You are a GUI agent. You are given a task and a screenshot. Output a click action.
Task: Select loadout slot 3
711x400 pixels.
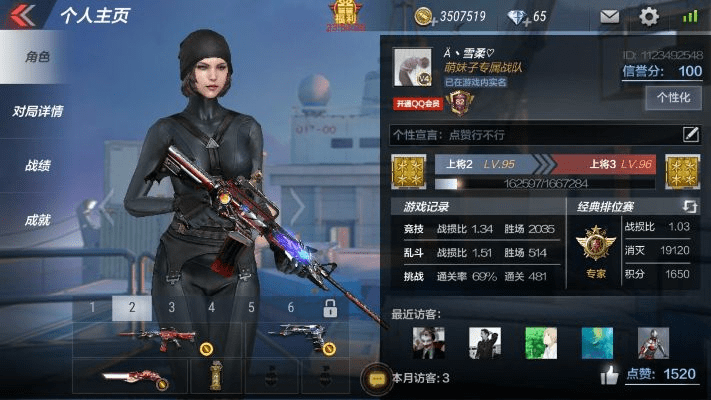[x=171, y=307]
